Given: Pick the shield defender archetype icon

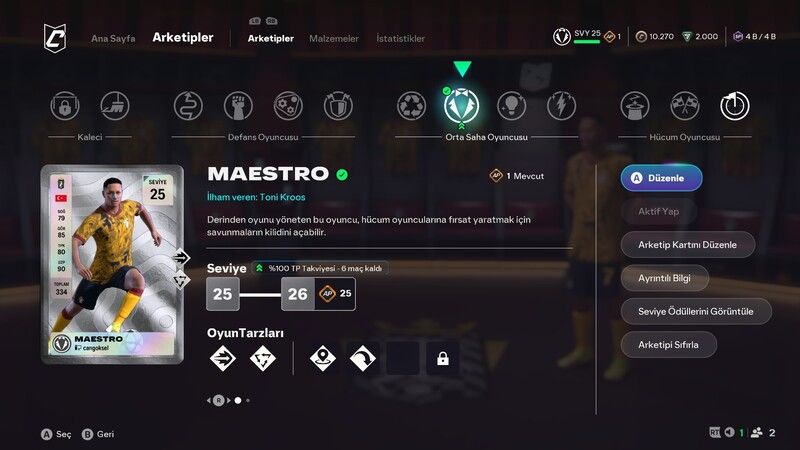Looking at the screenshot, I should pos(338,106).
